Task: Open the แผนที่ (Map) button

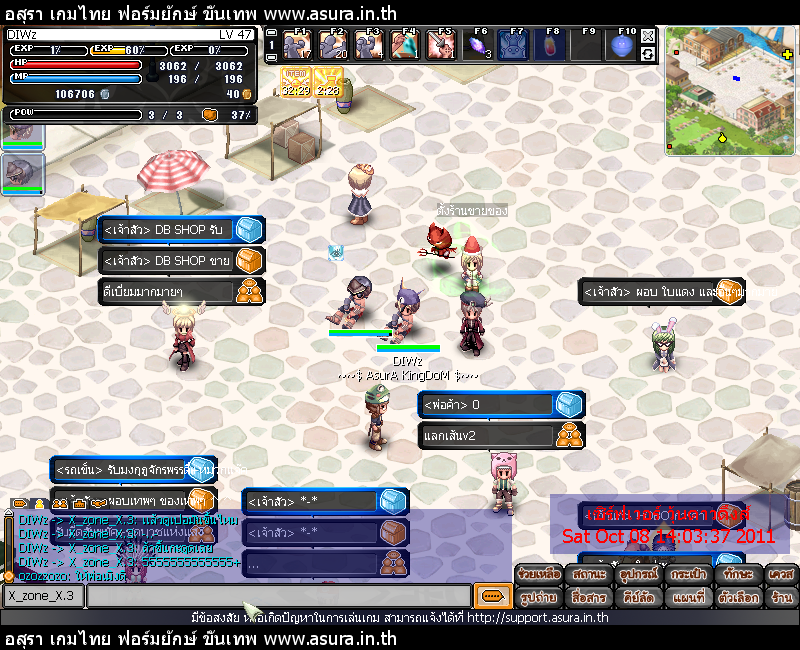Action: tap(688, 597)
